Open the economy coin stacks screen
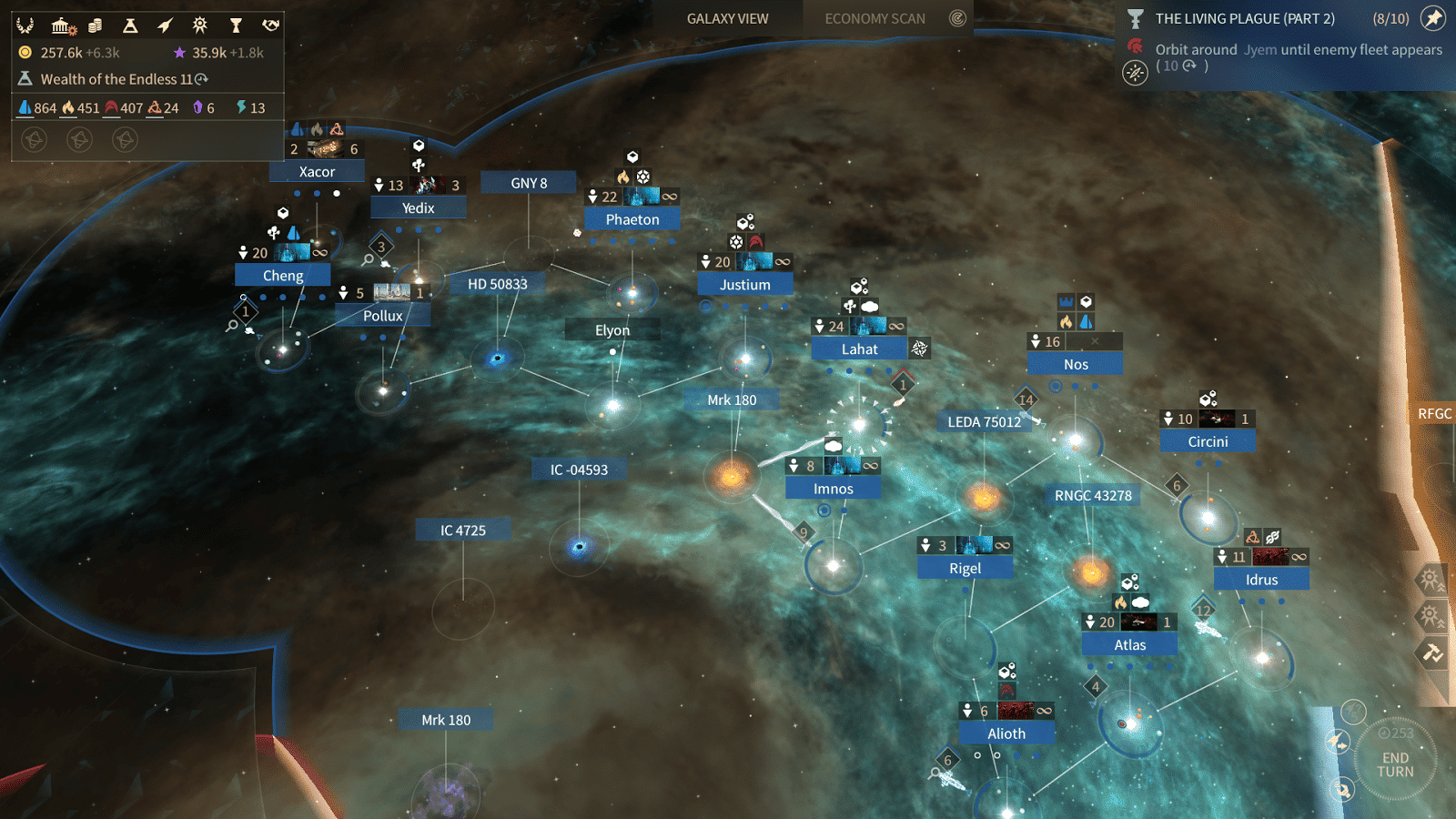This screenshot has height=819, width=1456. click(96, 25)
